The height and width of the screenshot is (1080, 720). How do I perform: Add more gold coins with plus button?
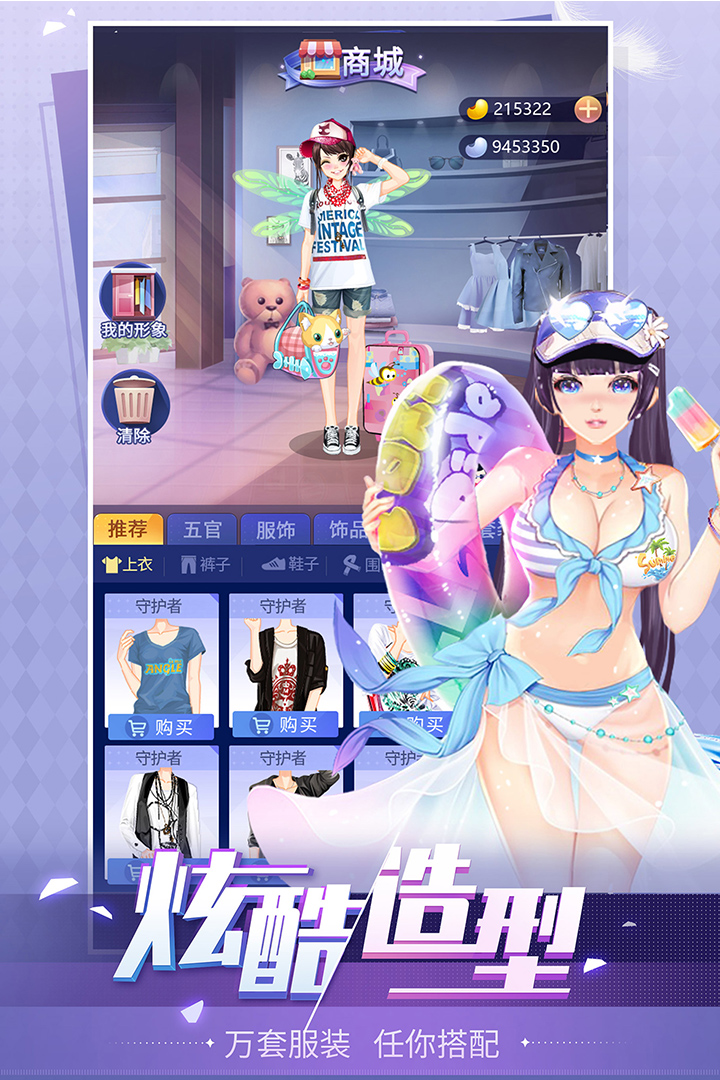click(x=588, y=109)
